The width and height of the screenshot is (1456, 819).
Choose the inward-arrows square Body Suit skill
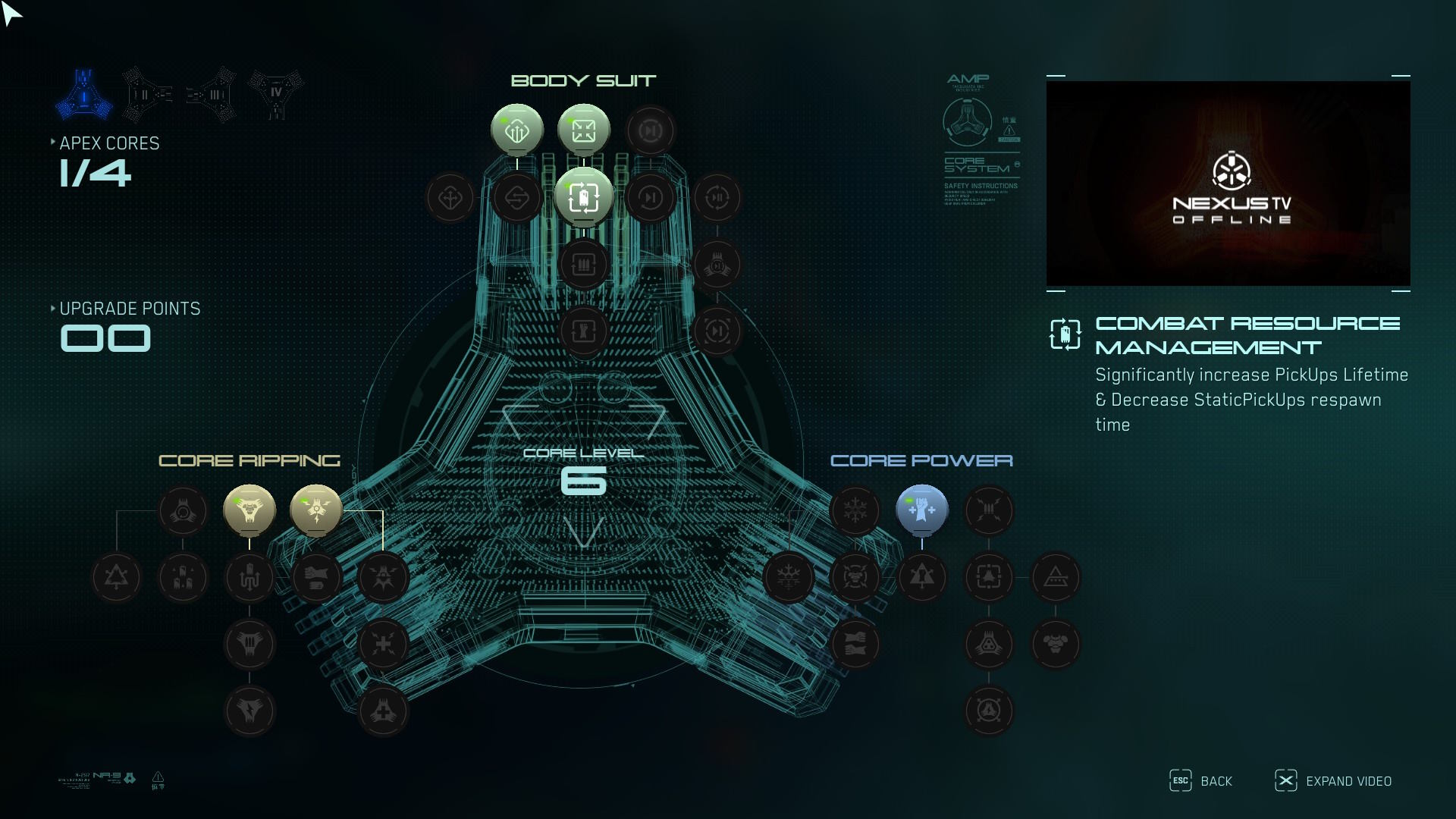click(583, 130)
